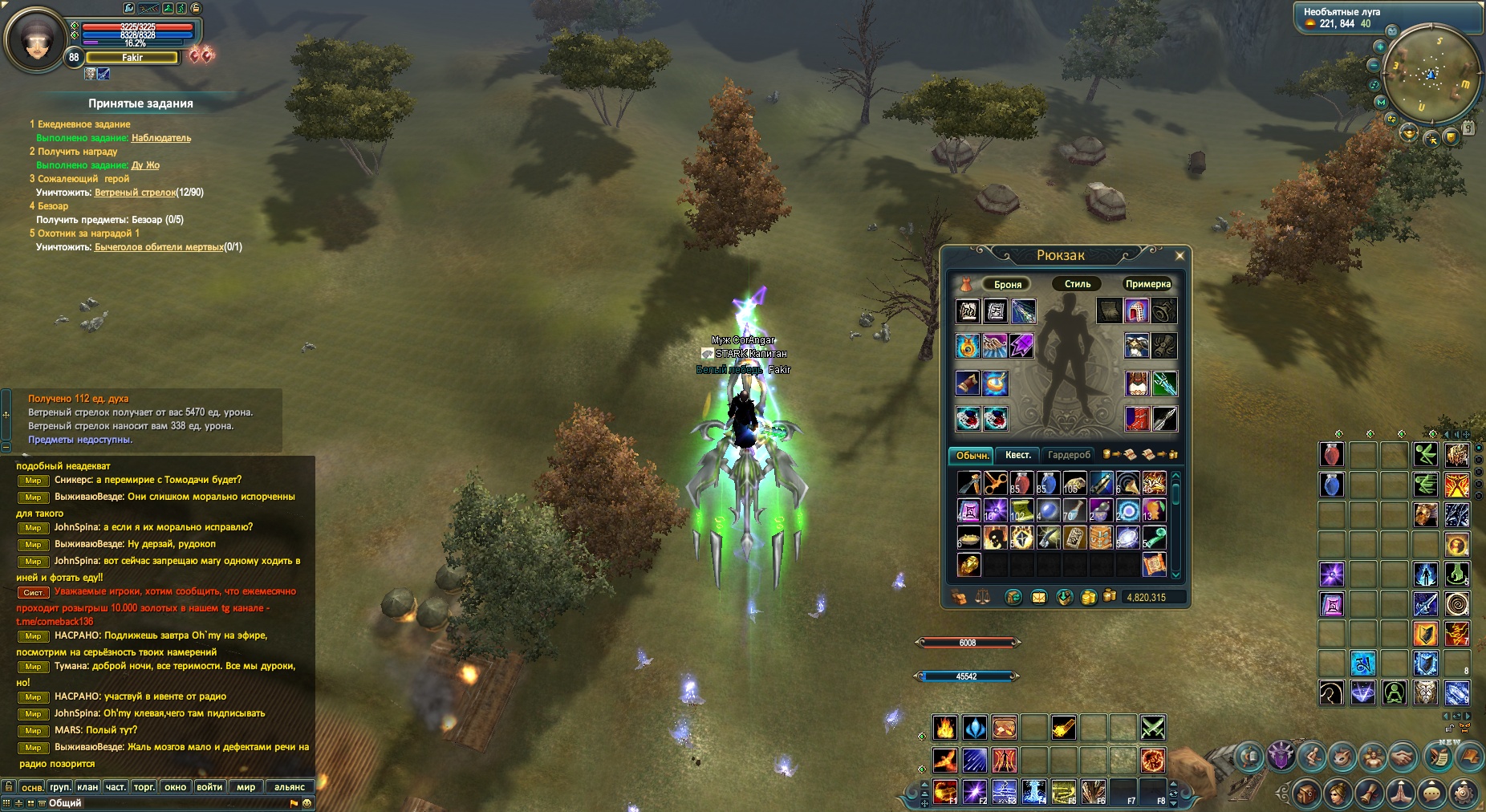Screen dimensions: 1486x812
Task: Activate the crossed green swords skill
Action: pos(1153,728)
